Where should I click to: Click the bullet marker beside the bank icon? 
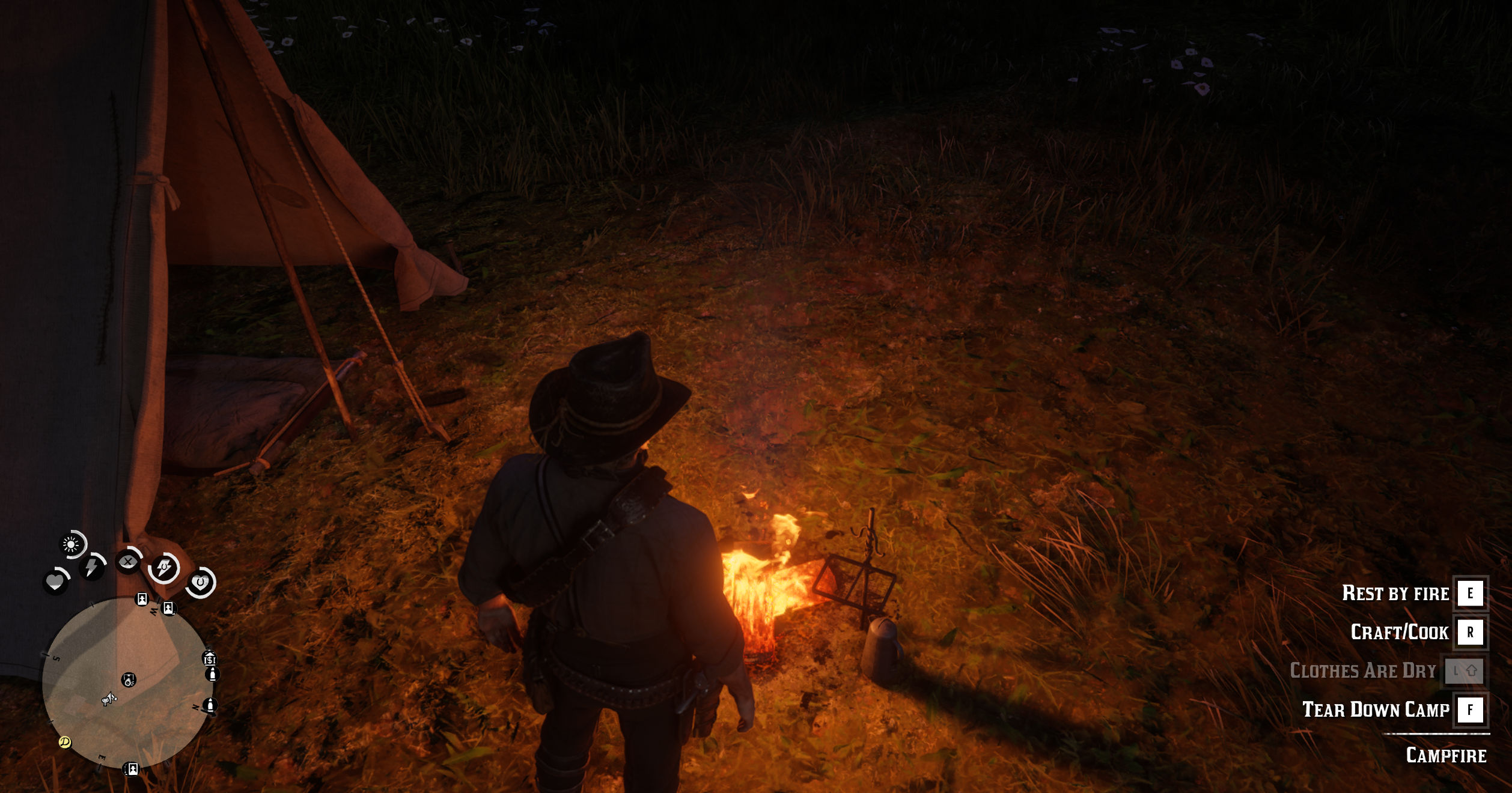point(212,675)
